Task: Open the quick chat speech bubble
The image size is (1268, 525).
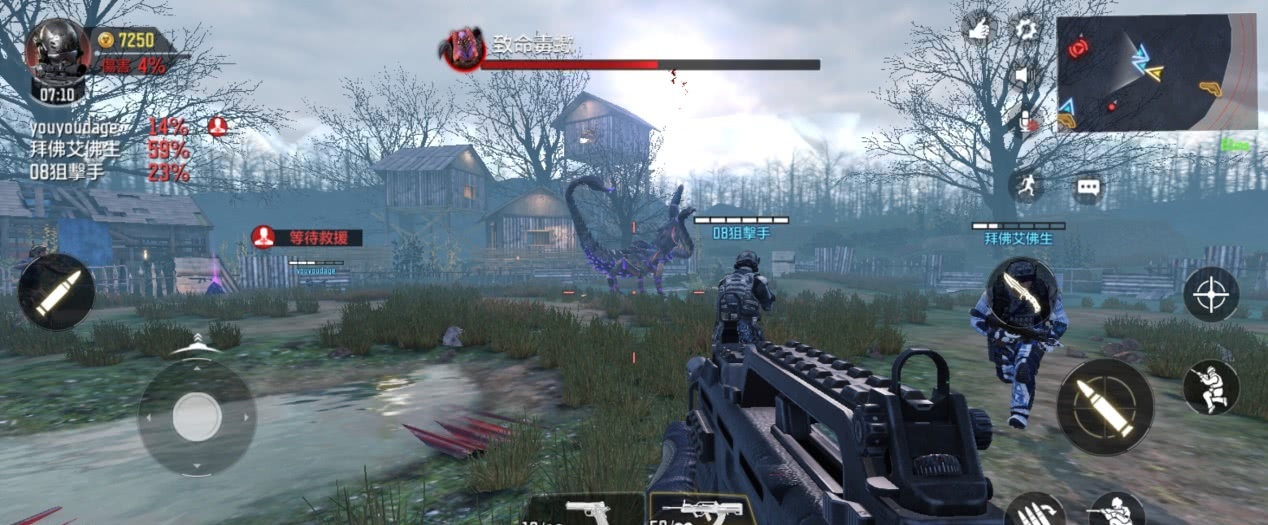Action: (x=1087, y=187)
